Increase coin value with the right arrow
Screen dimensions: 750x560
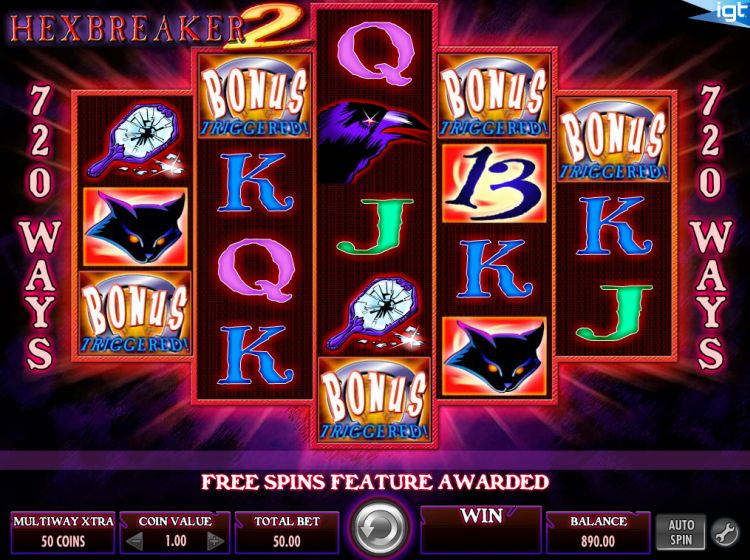pos(213,541)
